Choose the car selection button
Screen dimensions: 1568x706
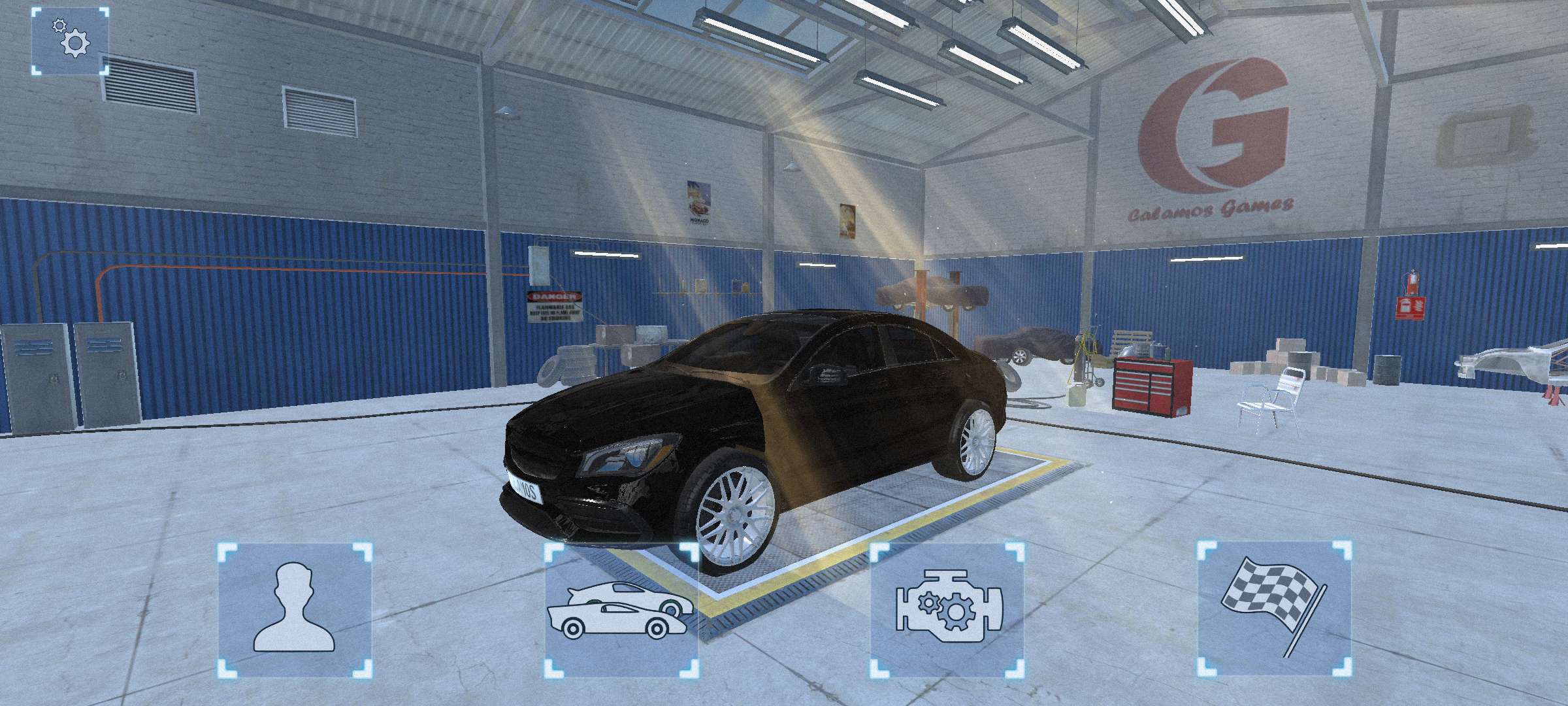[x=621, y=610]
